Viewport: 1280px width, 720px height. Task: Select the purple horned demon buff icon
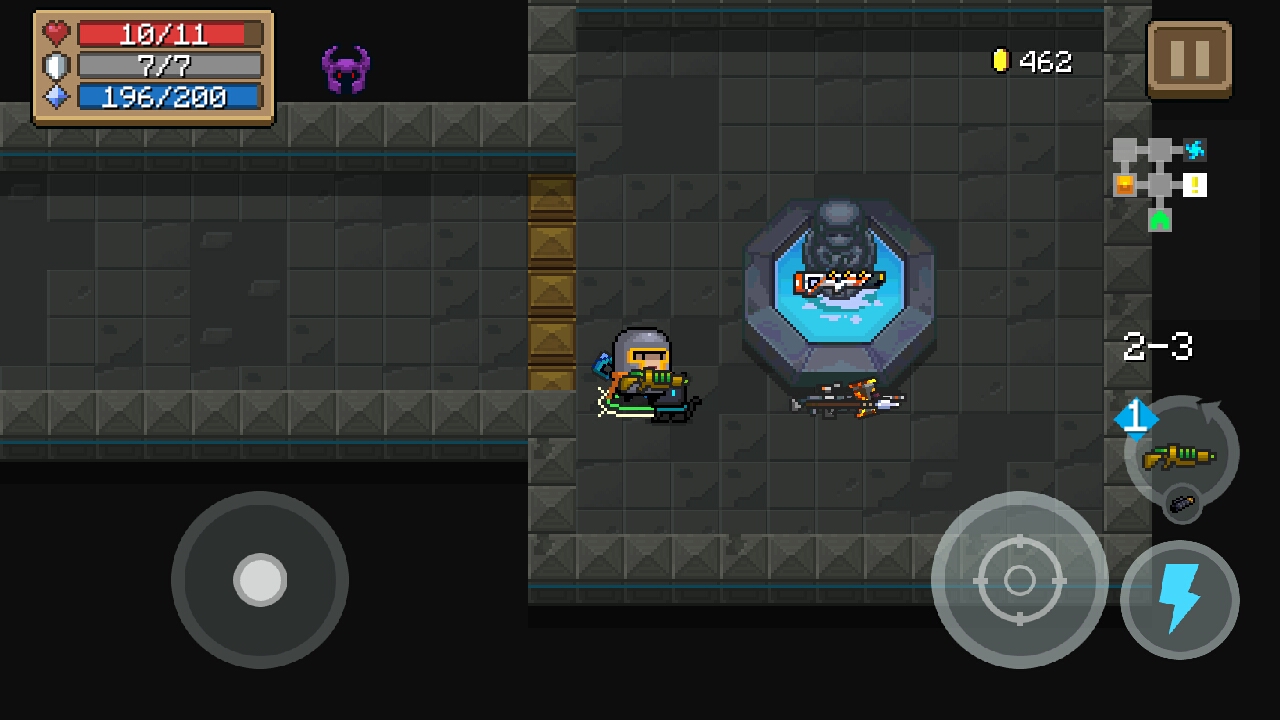(x=346, y=70)
